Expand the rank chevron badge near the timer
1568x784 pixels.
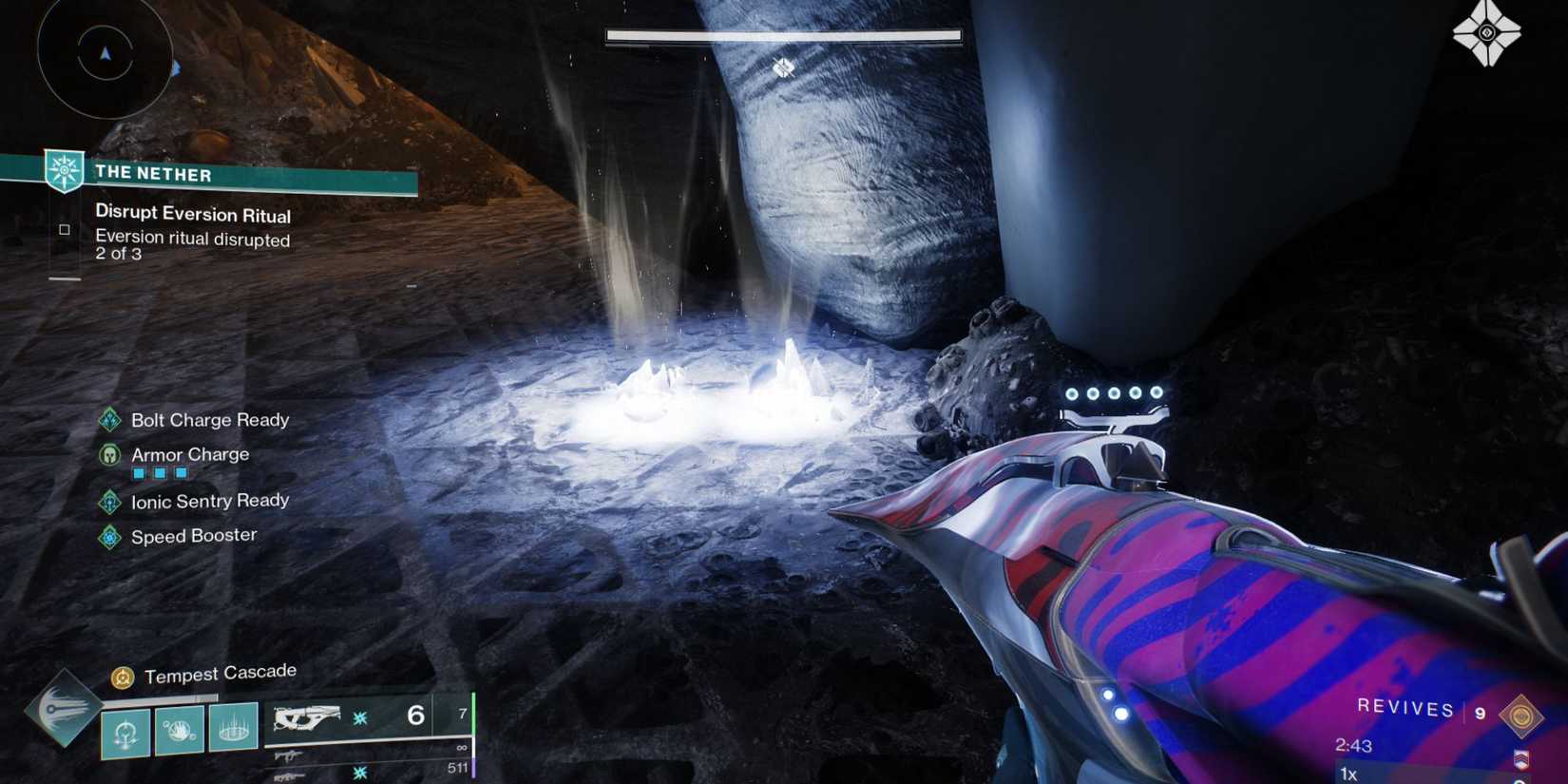coord(1521,759)
